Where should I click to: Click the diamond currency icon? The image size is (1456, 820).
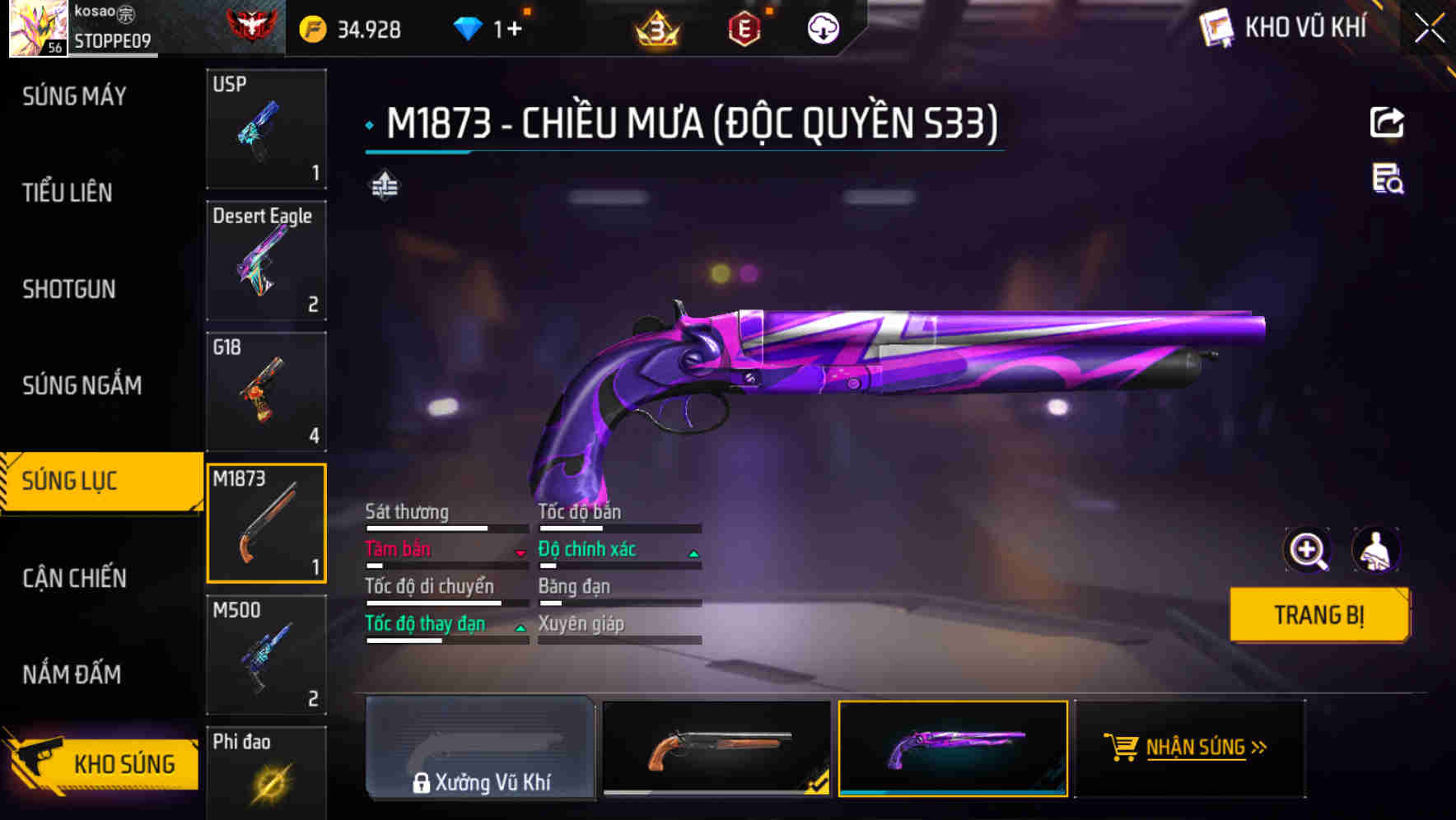469,27
